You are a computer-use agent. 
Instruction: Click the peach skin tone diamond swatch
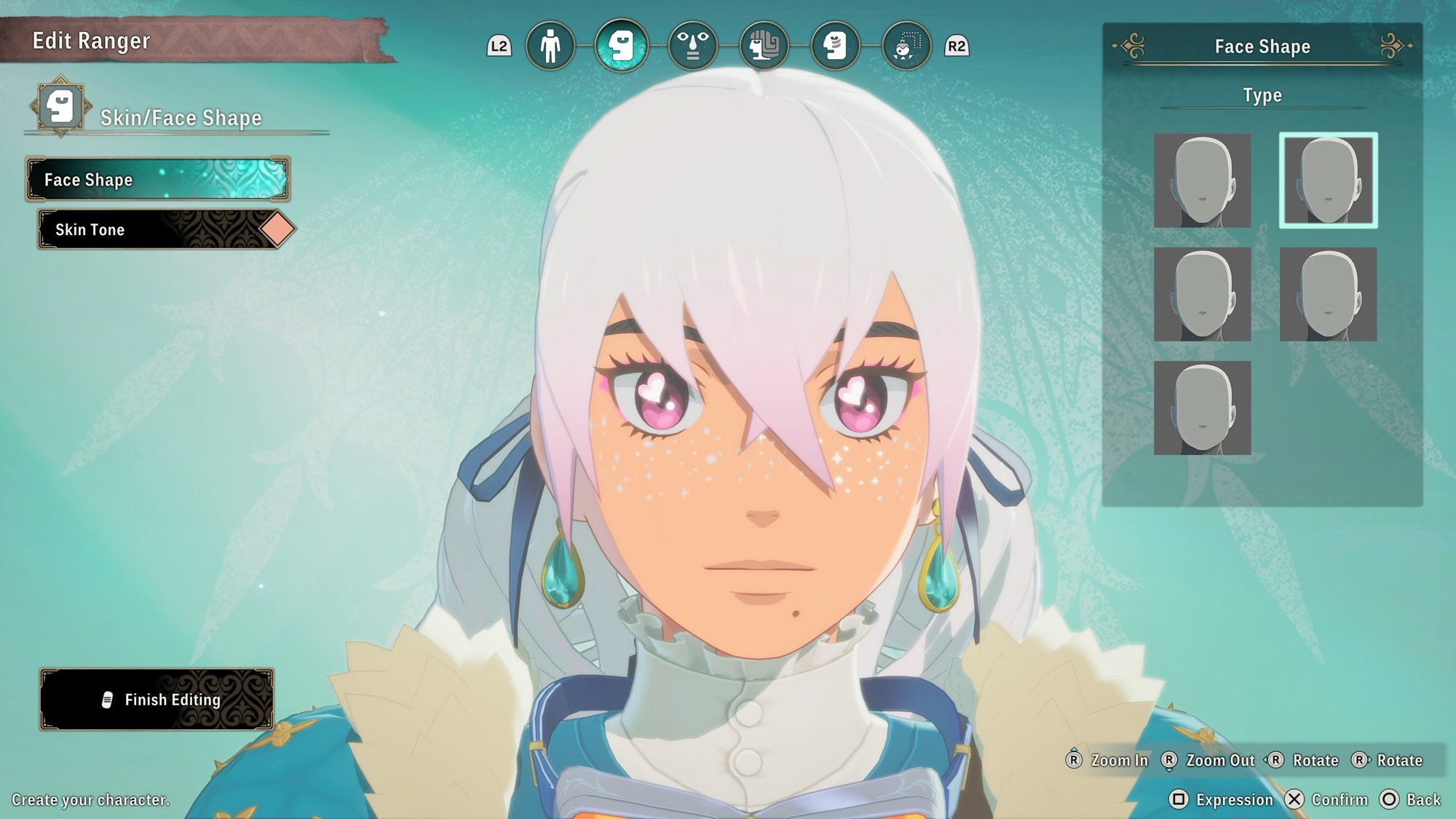(x=277, y=229)
